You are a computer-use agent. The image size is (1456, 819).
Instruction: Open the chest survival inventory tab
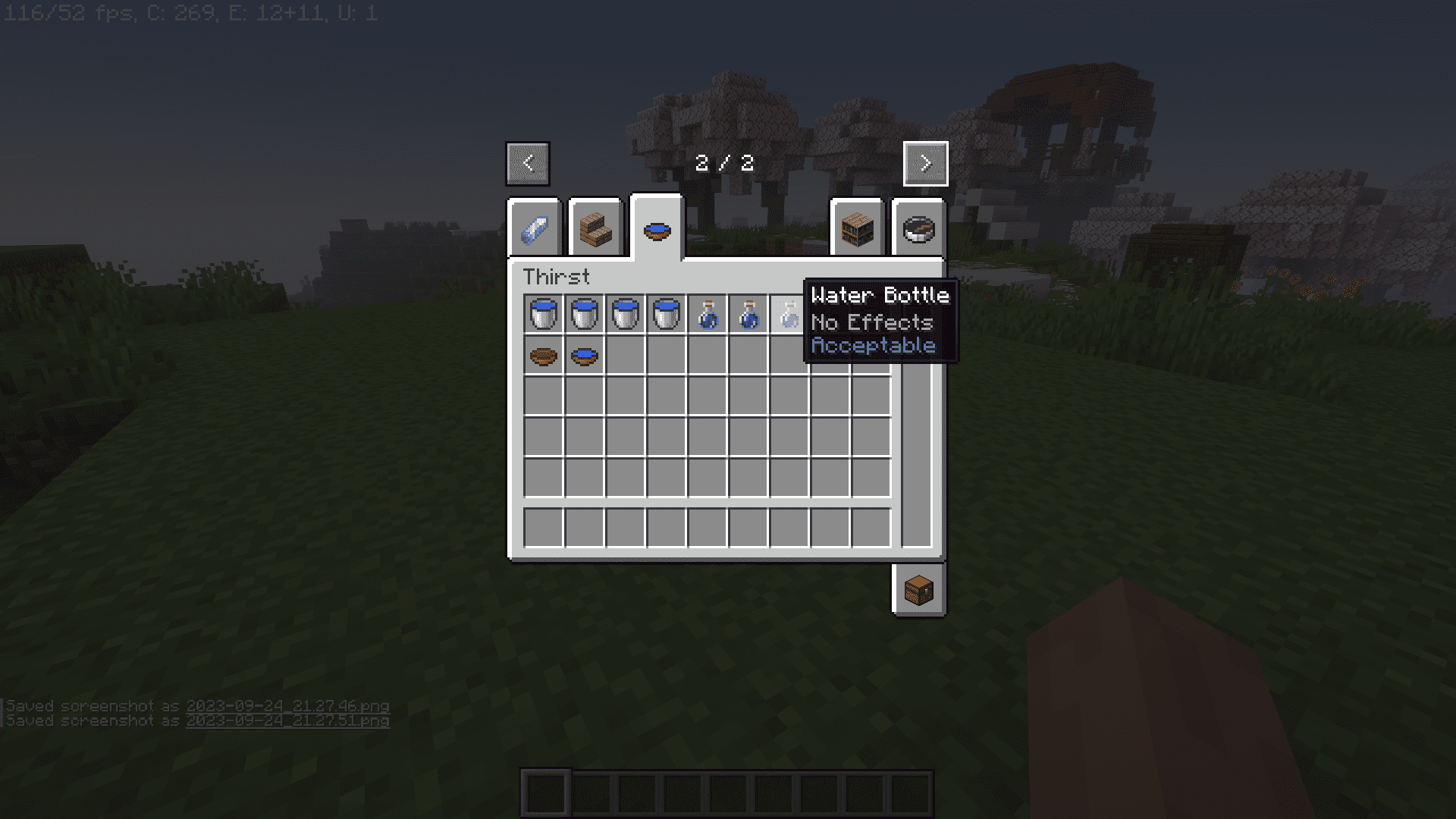click(918, 589)
